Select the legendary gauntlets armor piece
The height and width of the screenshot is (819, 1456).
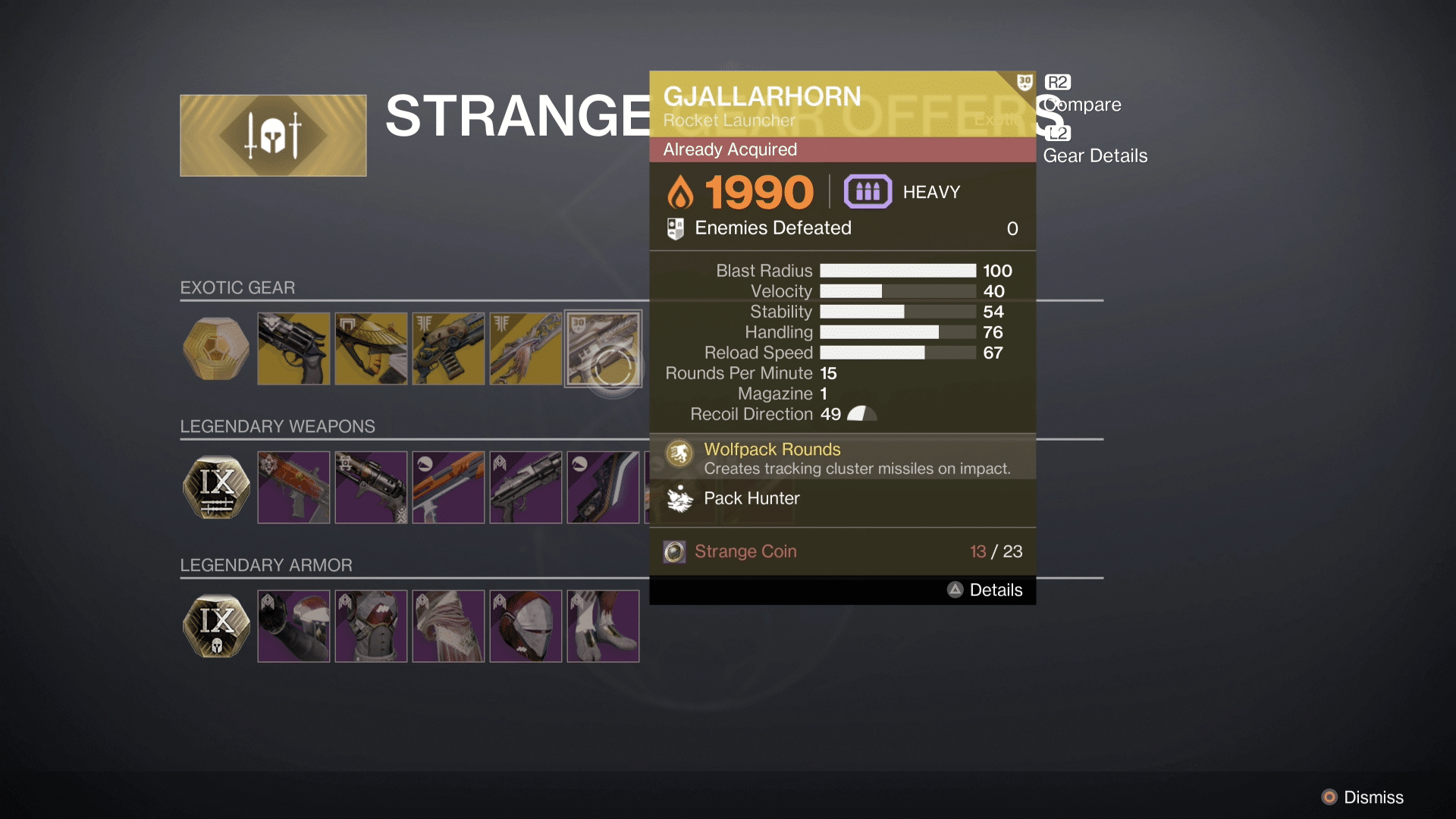[293, 626]
